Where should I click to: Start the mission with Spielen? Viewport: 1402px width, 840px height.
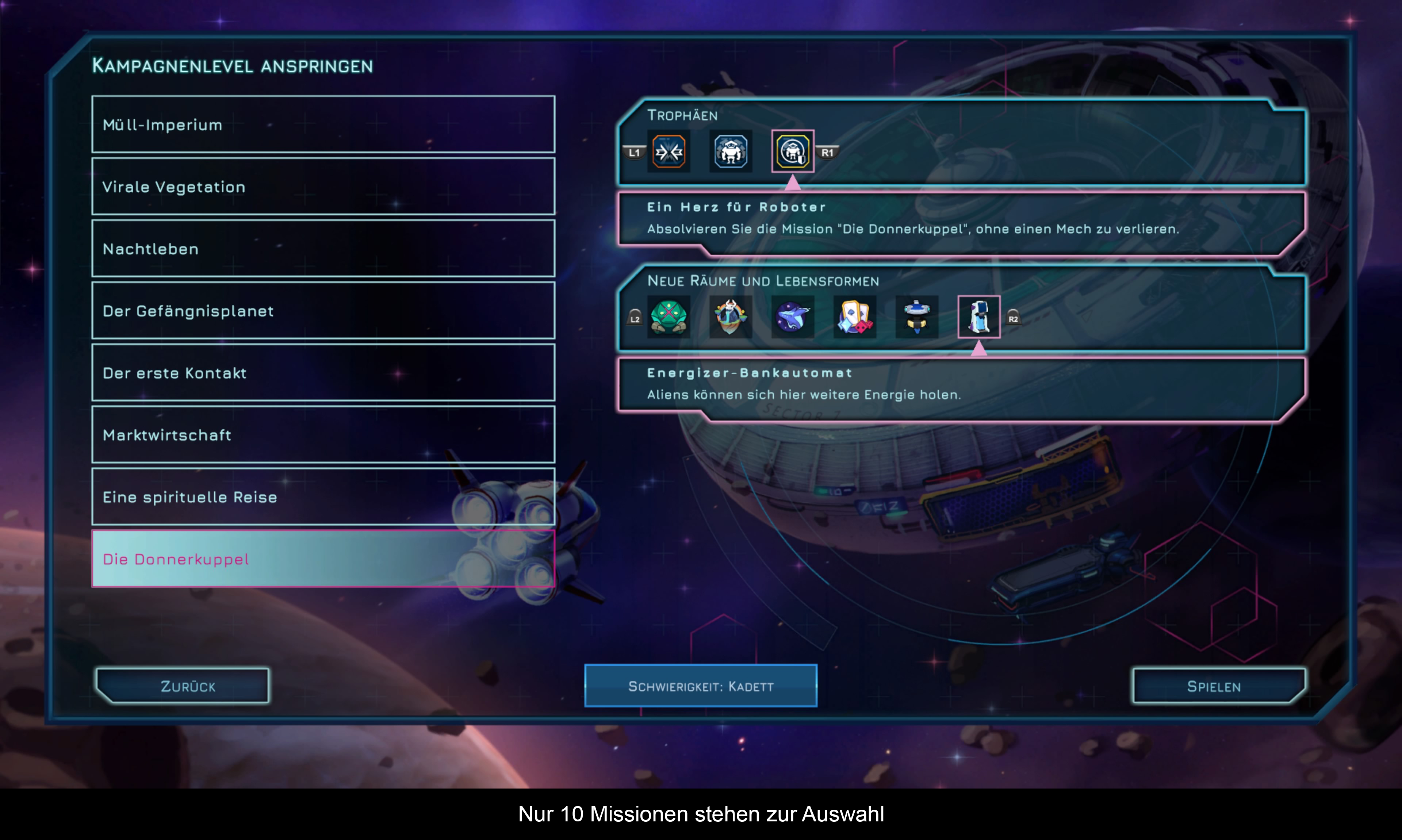point(1219,686)
